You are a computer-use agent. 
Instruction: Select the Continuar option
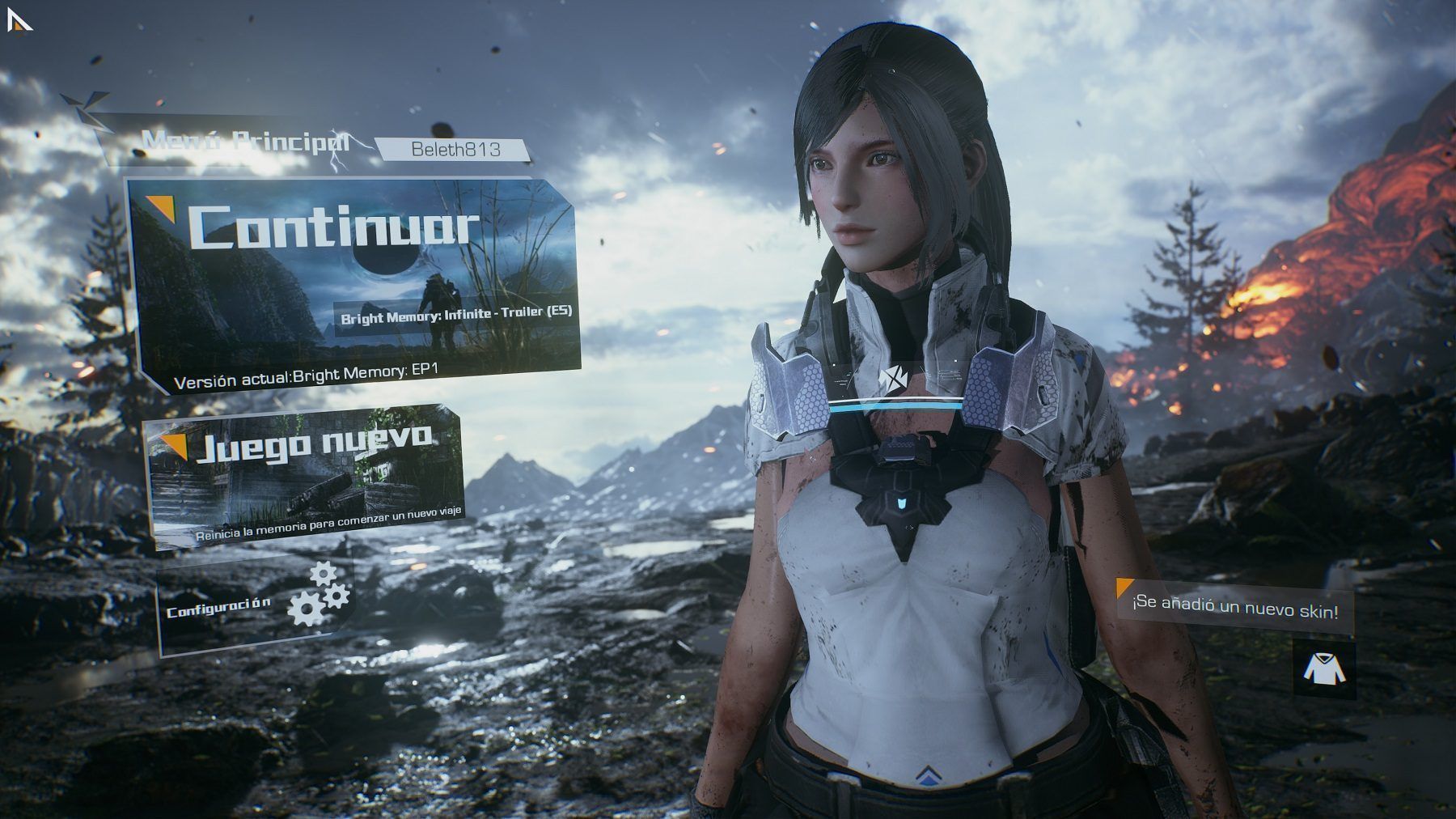tap(333, 228)
